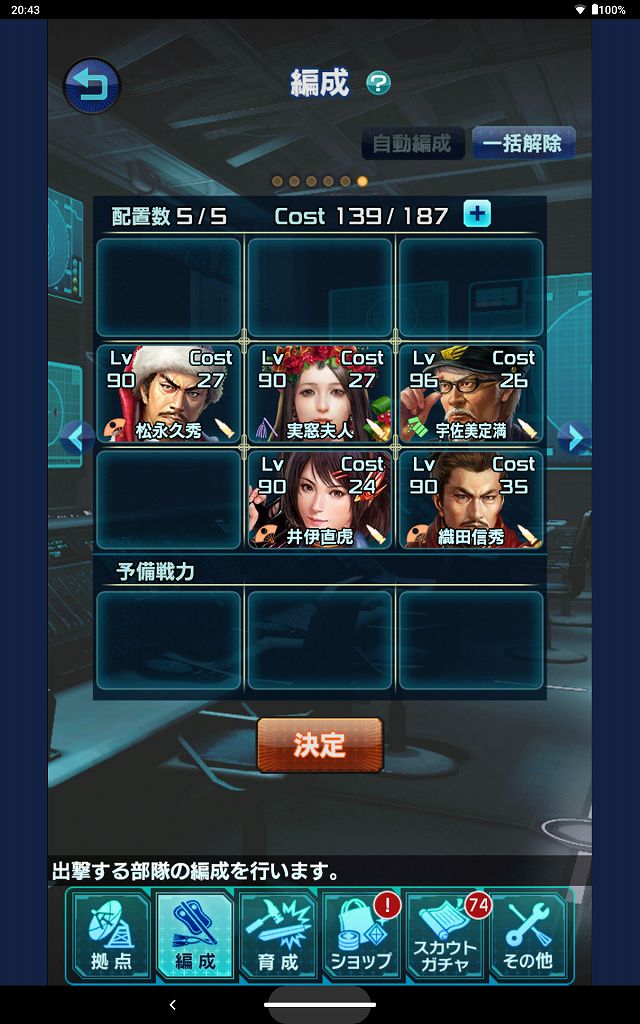640x1024 pixels.
Task: Show the previous formation with left arrow
Action: 78,437
